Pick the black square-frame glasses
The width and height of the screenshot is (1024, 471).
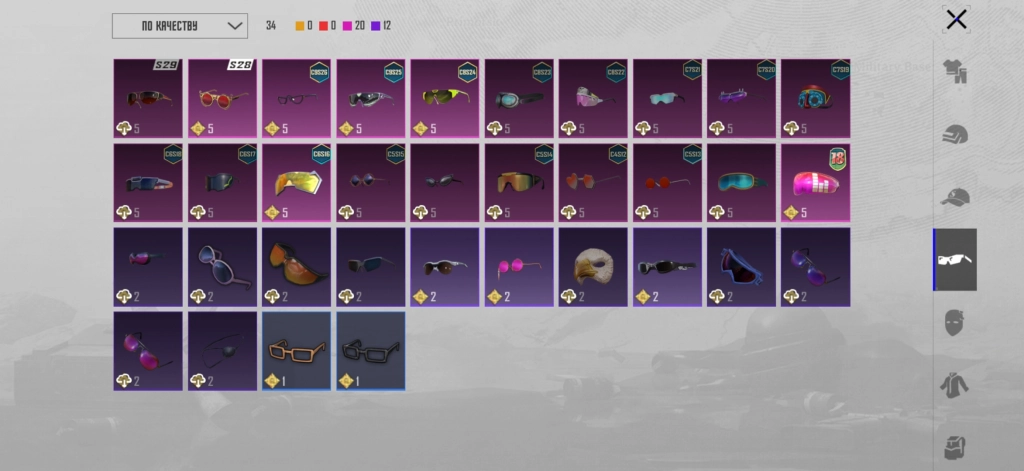tap(370, 350)
